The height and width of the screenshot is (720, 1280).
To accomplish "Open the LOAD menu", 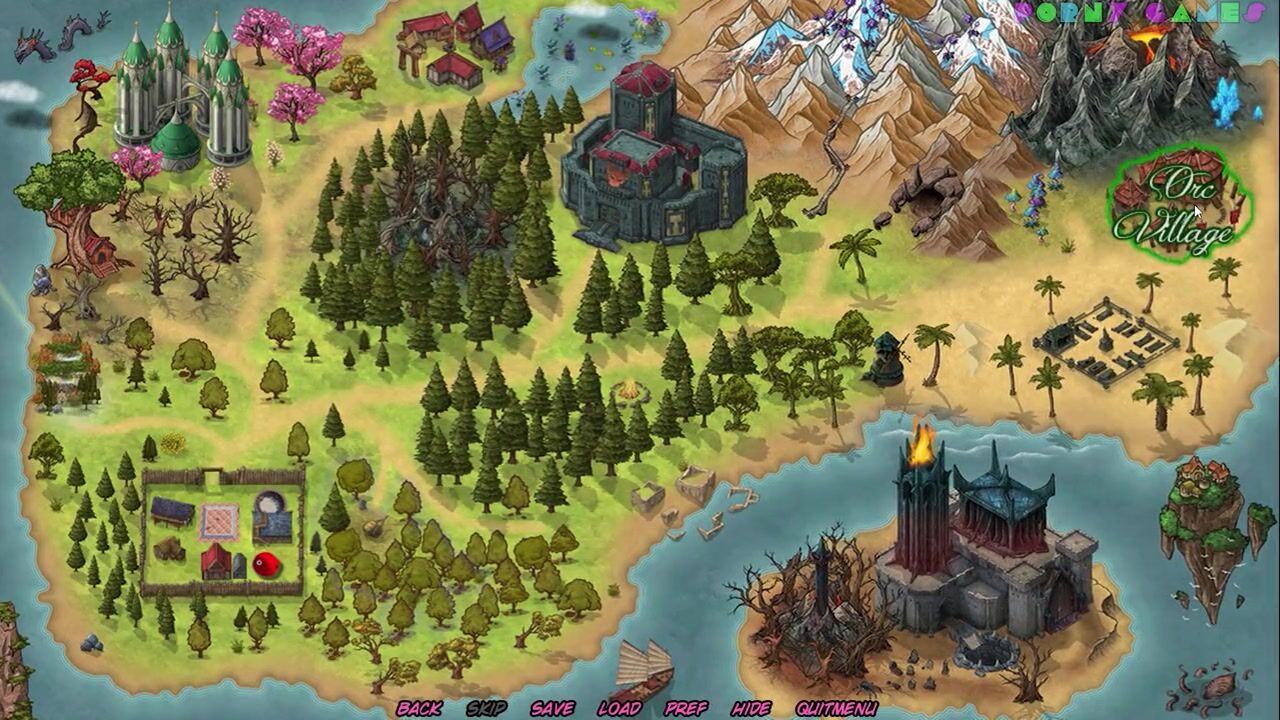I will coord(619,708).
